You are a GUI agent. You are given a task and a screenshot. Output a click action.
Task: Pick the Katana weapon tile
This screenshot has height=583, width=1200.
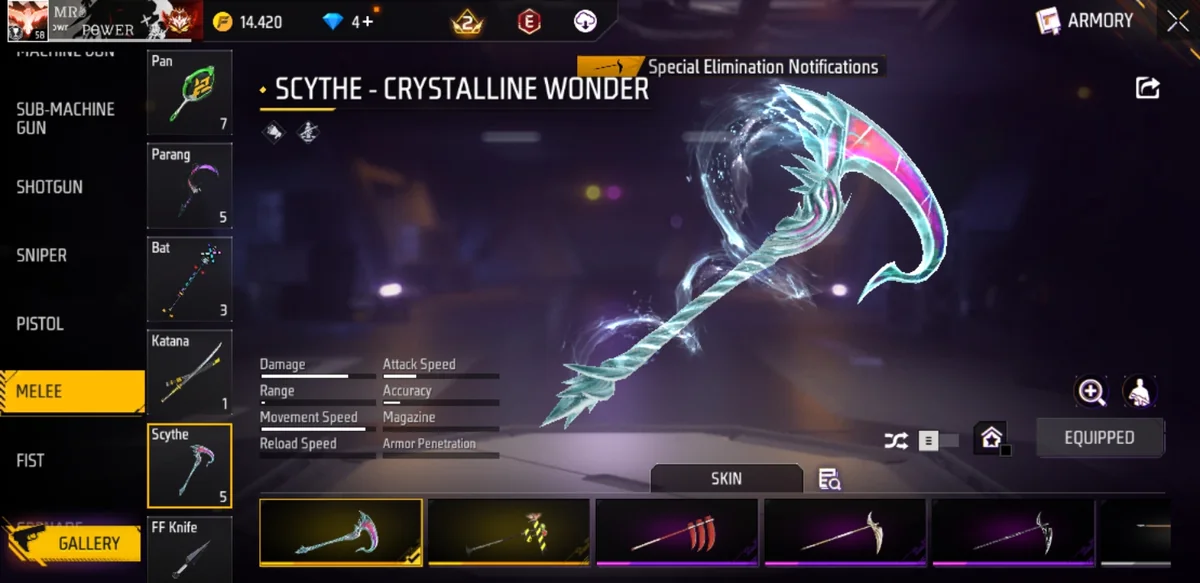[x=189, y=372]
